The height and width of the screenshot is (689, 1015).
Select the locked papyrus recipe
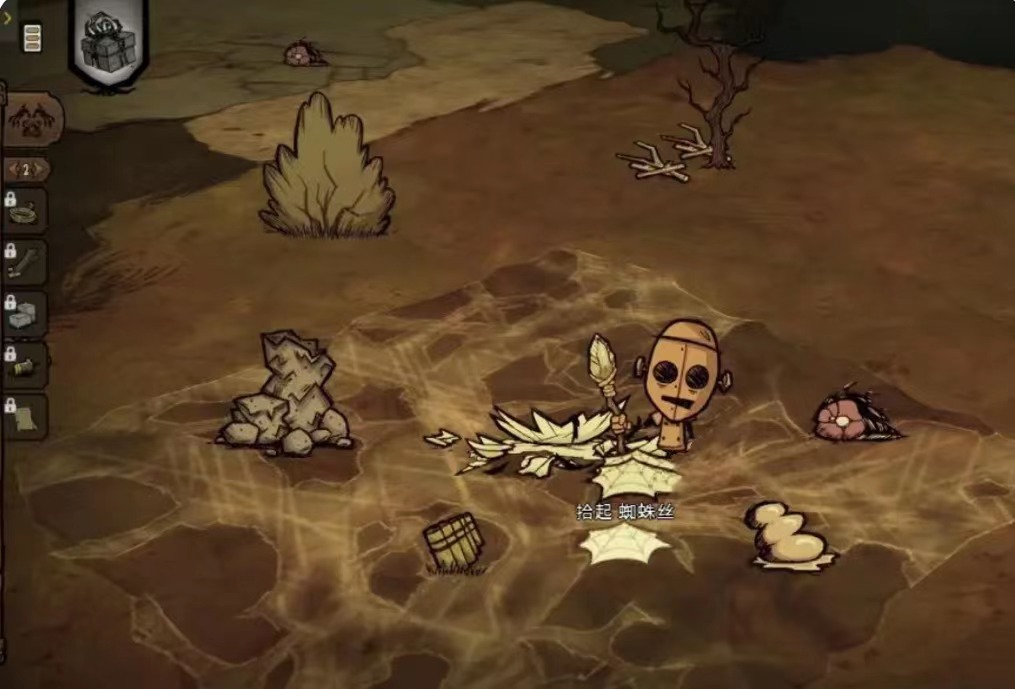(25, 418)
